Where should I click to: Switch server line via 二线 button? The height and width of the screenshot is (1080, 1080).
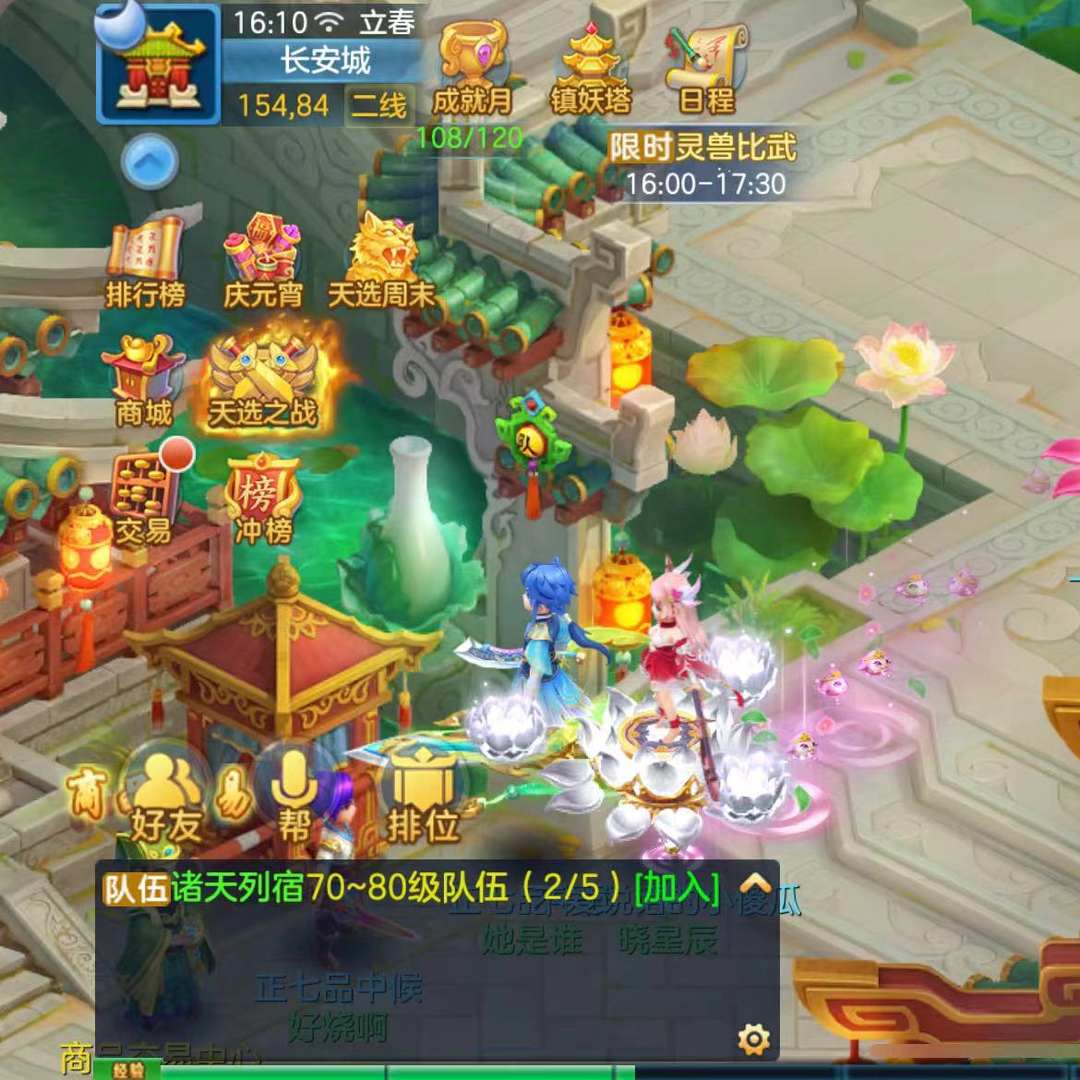click(x=379, y=105)
